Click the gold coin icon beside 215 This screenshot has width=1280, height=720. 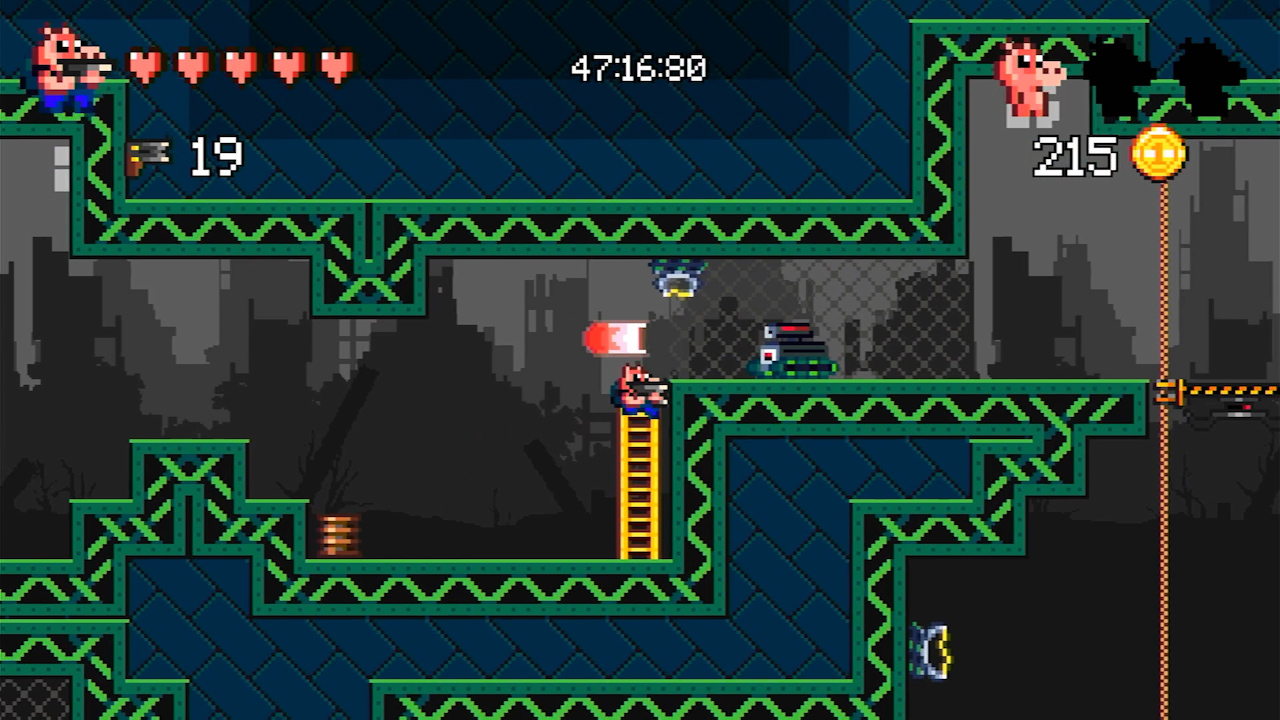tap(1158, 155)
